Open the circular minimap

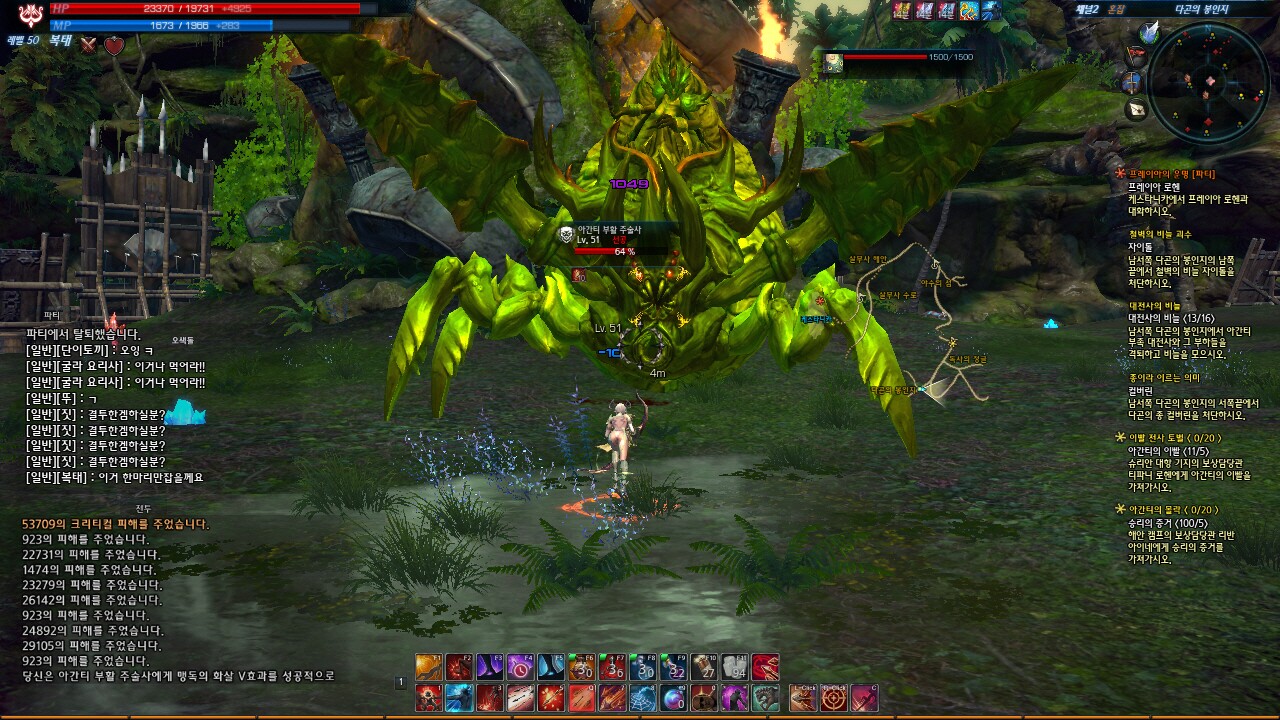coord(1208,80)
